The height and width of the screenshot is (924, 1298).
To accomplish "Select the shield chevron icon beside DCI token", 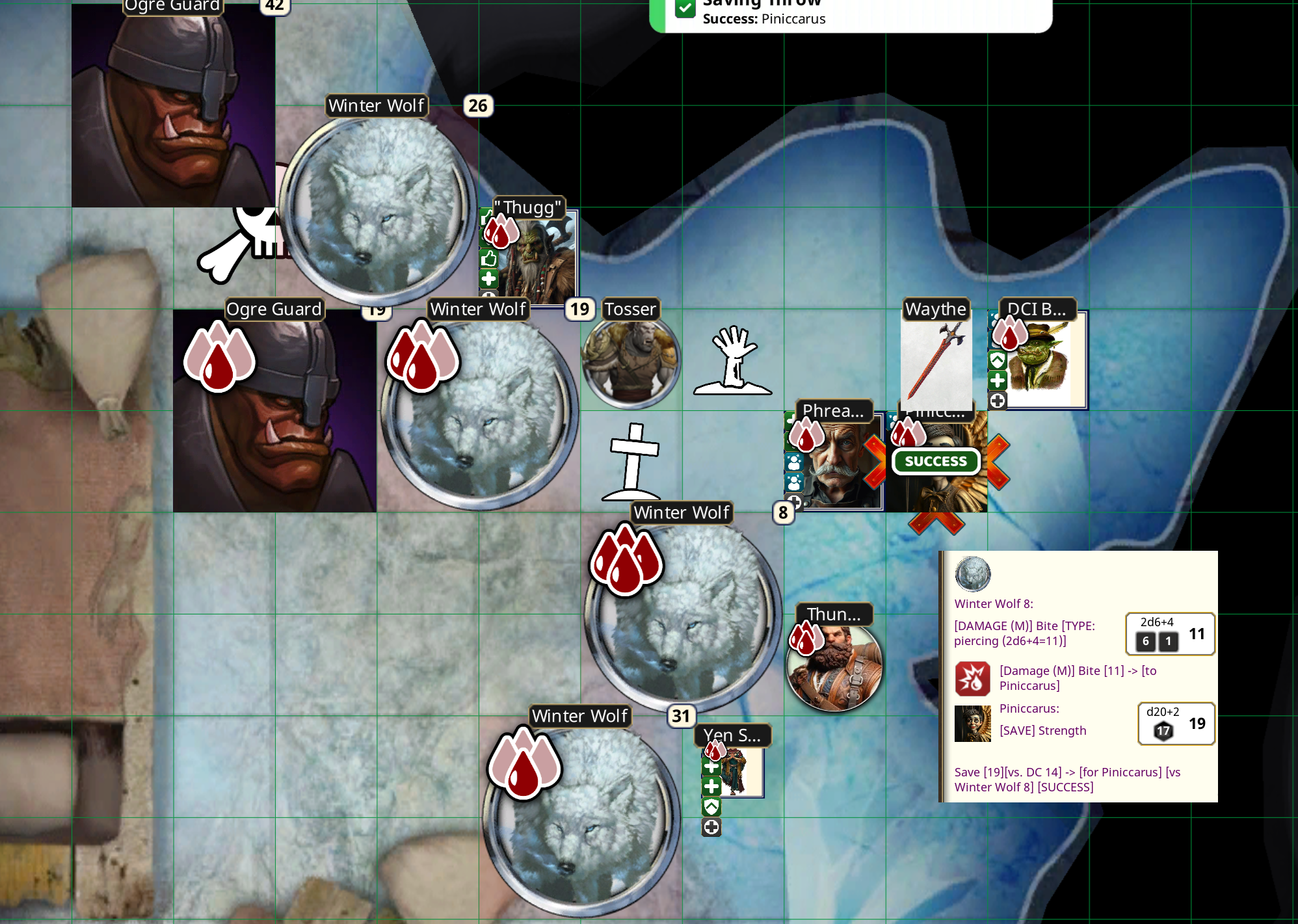I will pyautogui.click(x=997, y=360).
